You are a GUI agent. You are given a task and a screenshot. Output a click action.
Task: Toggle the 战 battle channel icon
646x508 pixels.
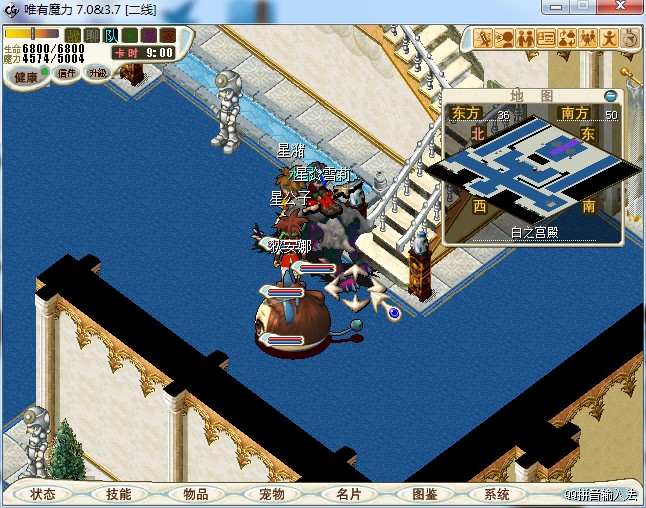click(73, 35)
